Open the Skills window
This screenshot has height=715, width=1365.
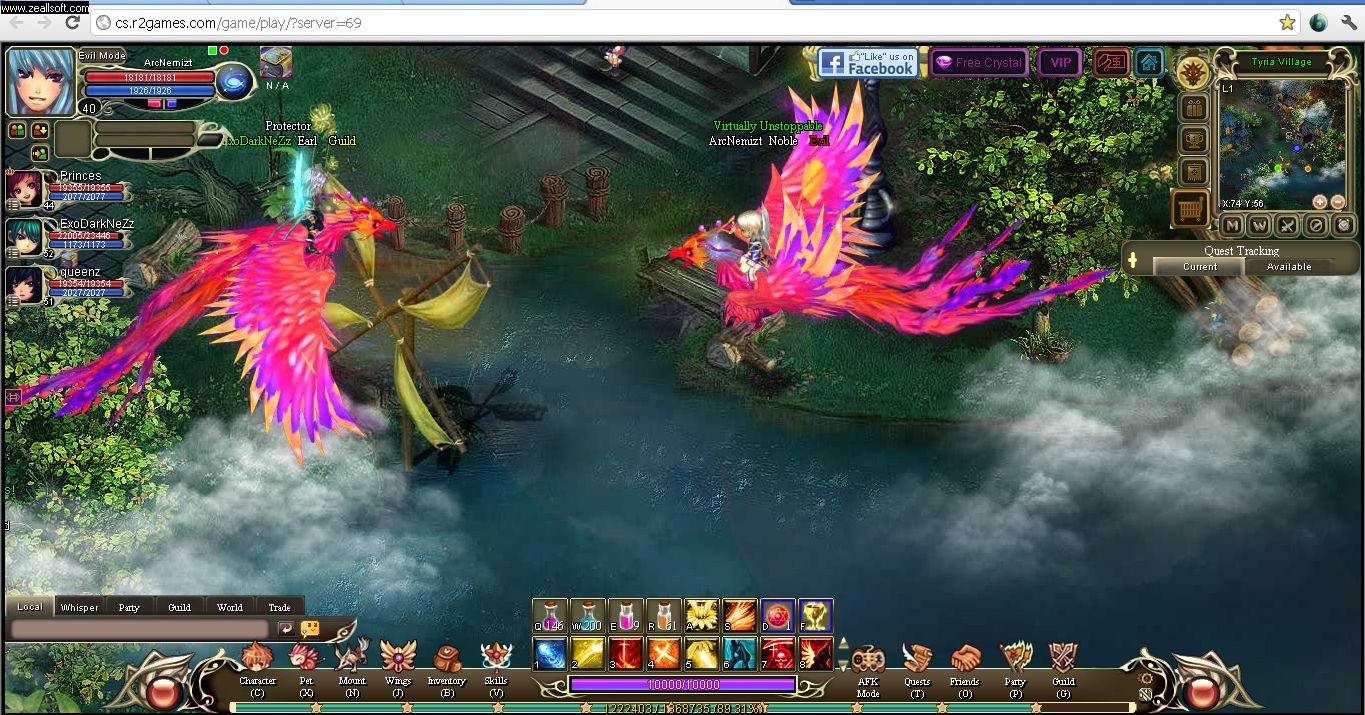[496, 662]
